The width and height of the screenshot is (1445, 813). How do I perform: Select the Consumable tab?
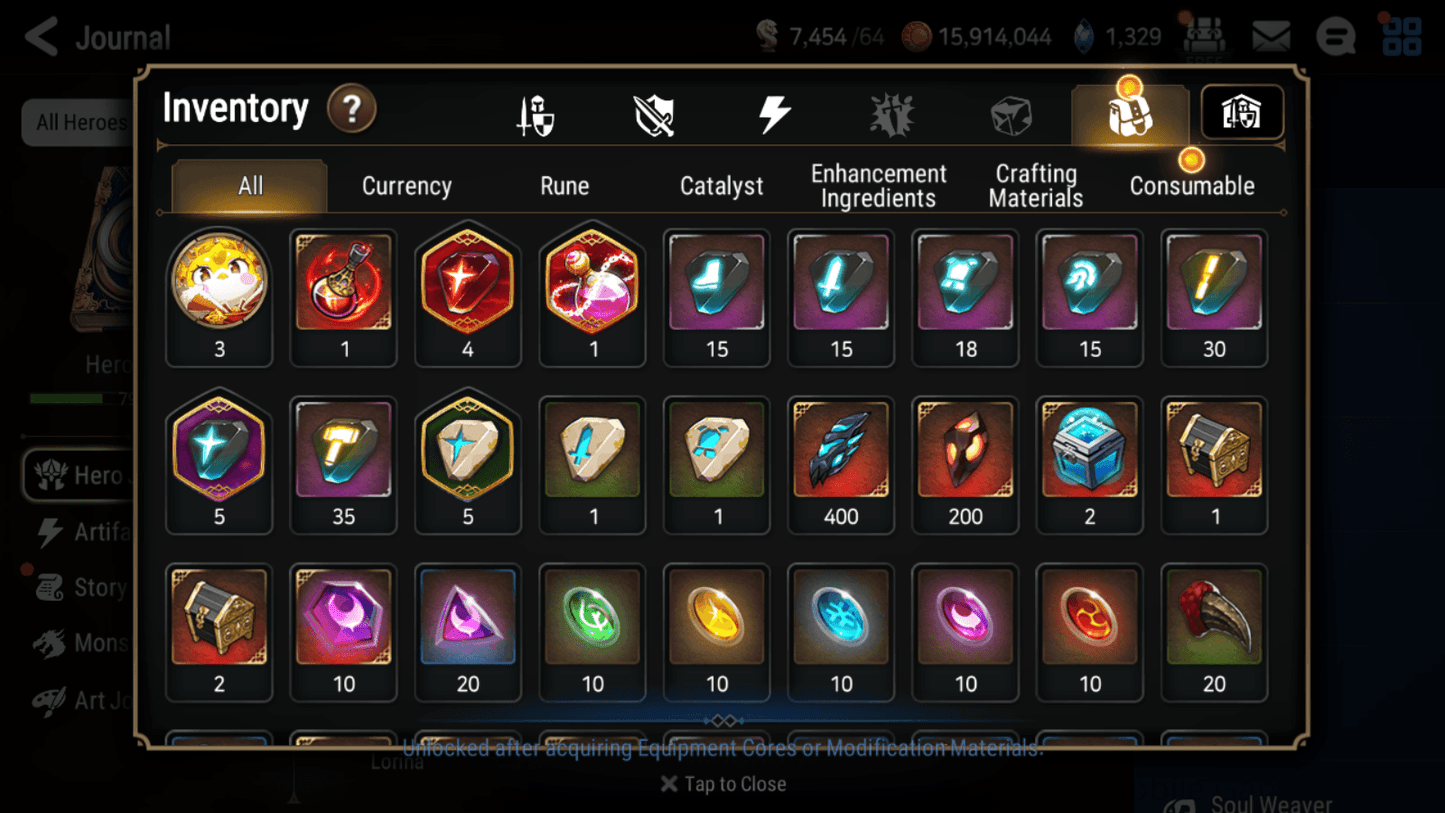(1192, 185)
